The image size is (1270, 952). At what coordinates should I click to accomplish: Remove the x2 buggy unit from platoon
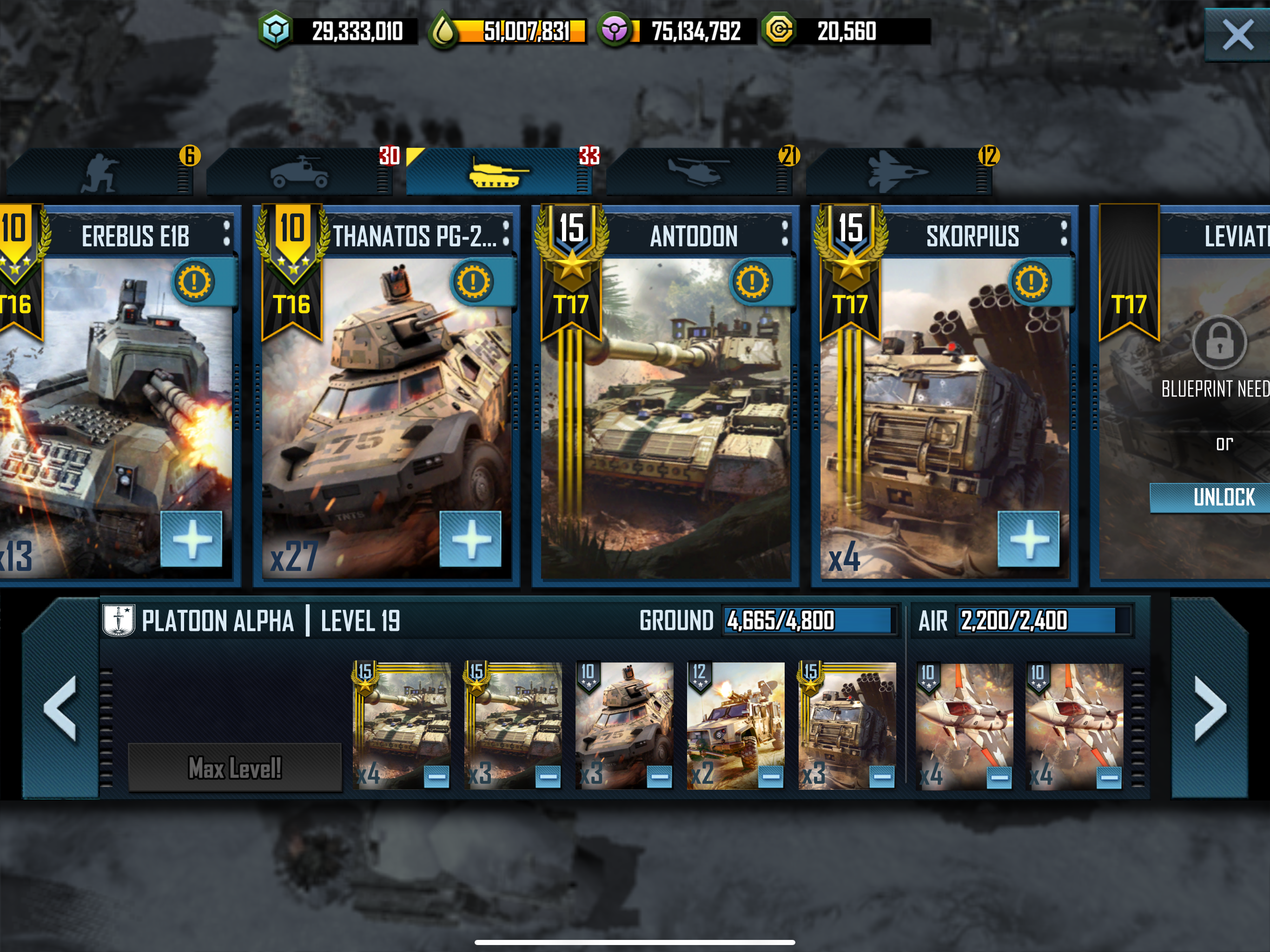pyautogui.click(x=770, y=777)
